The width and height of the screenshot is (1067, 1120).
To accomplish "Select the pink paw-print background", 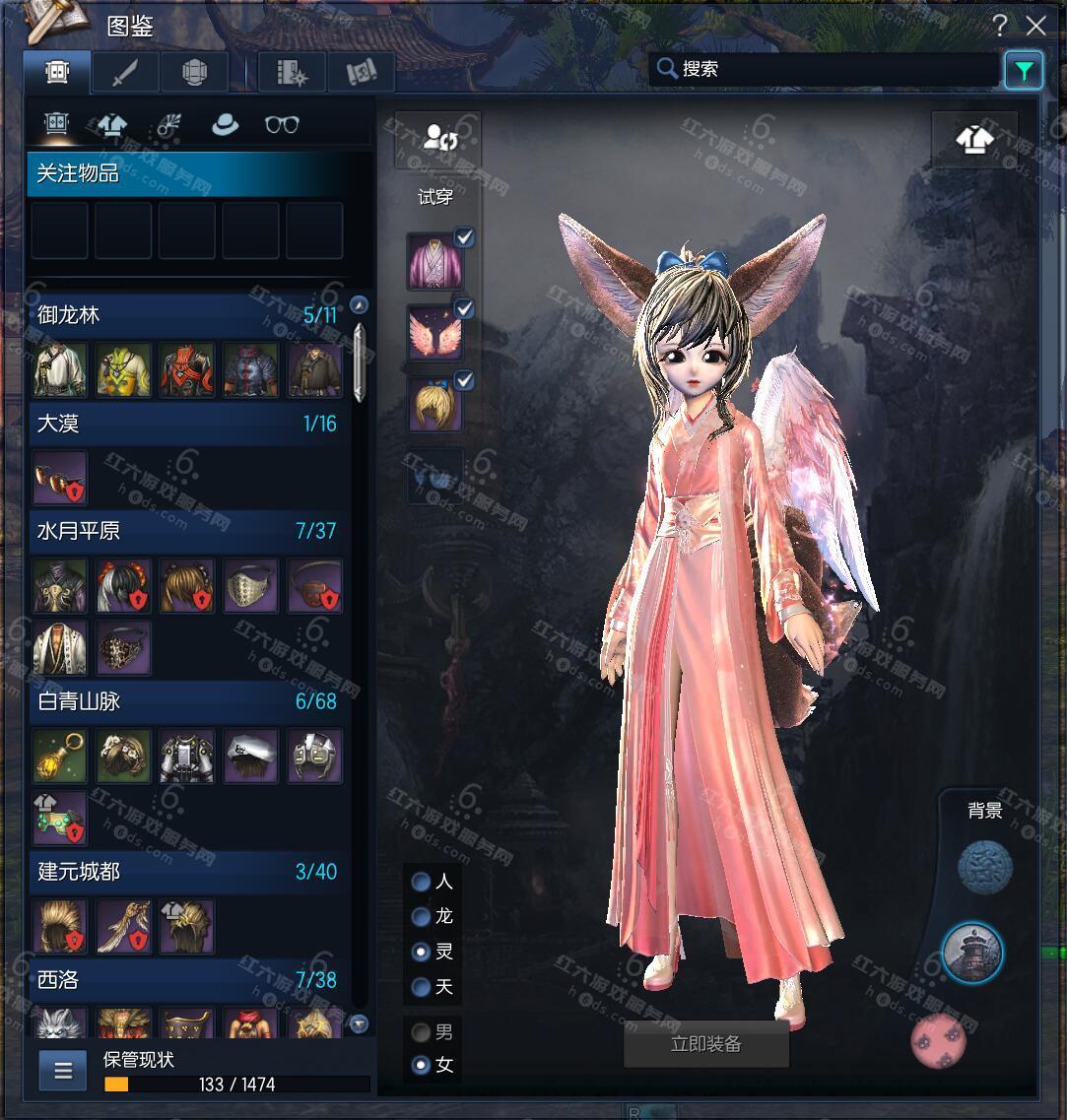I will (x=937, y=1040).
